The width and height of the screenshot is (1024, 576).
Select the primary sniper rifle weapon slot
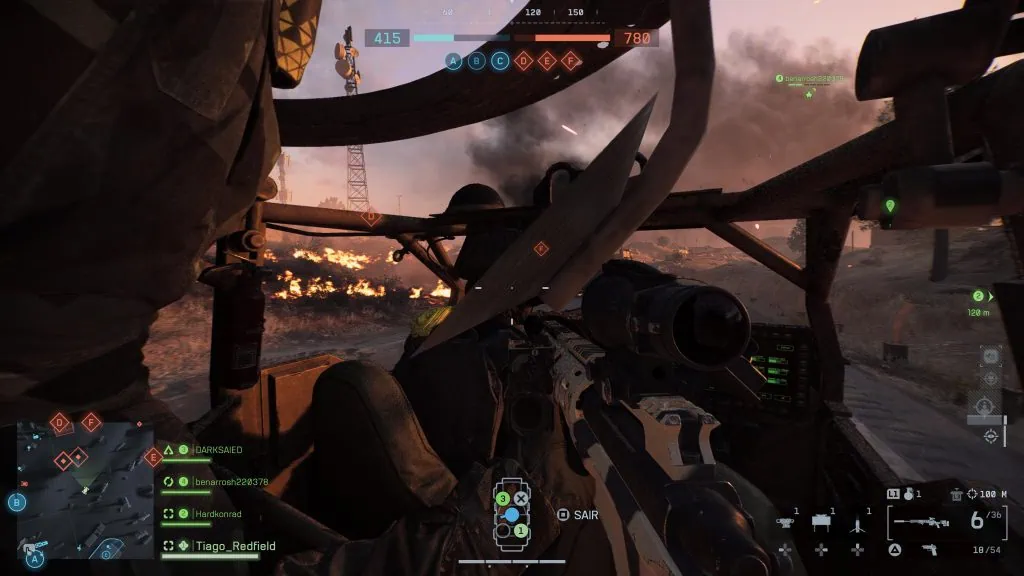[921, 520]
